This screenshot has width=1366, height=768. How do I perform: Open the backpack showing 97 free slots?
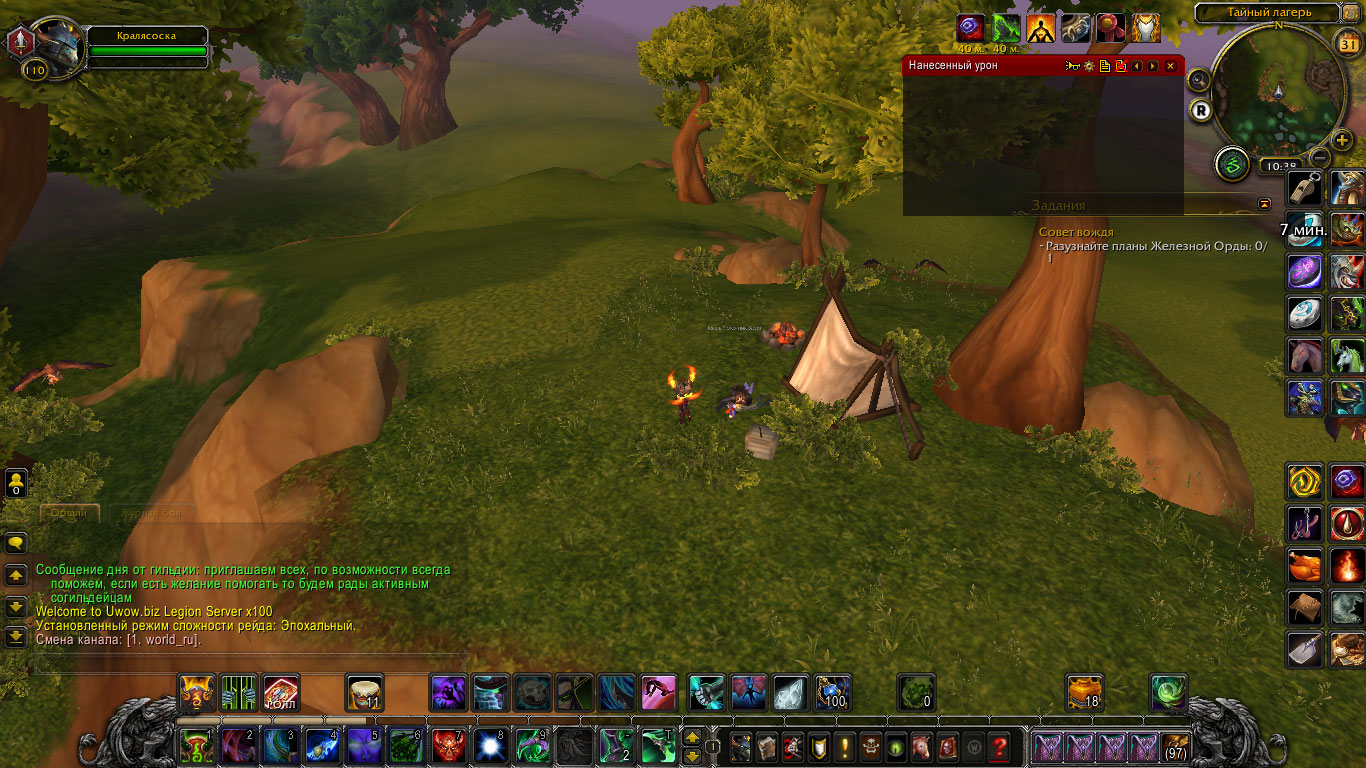click(1174, 747)
